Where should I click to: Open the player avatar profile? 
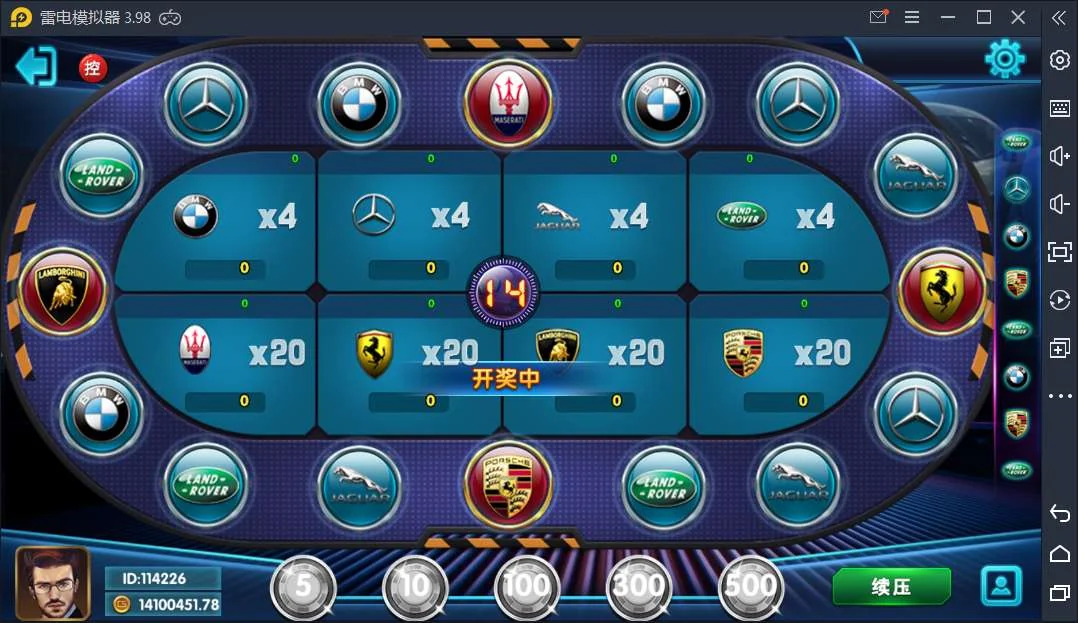[x=52, y=583]
